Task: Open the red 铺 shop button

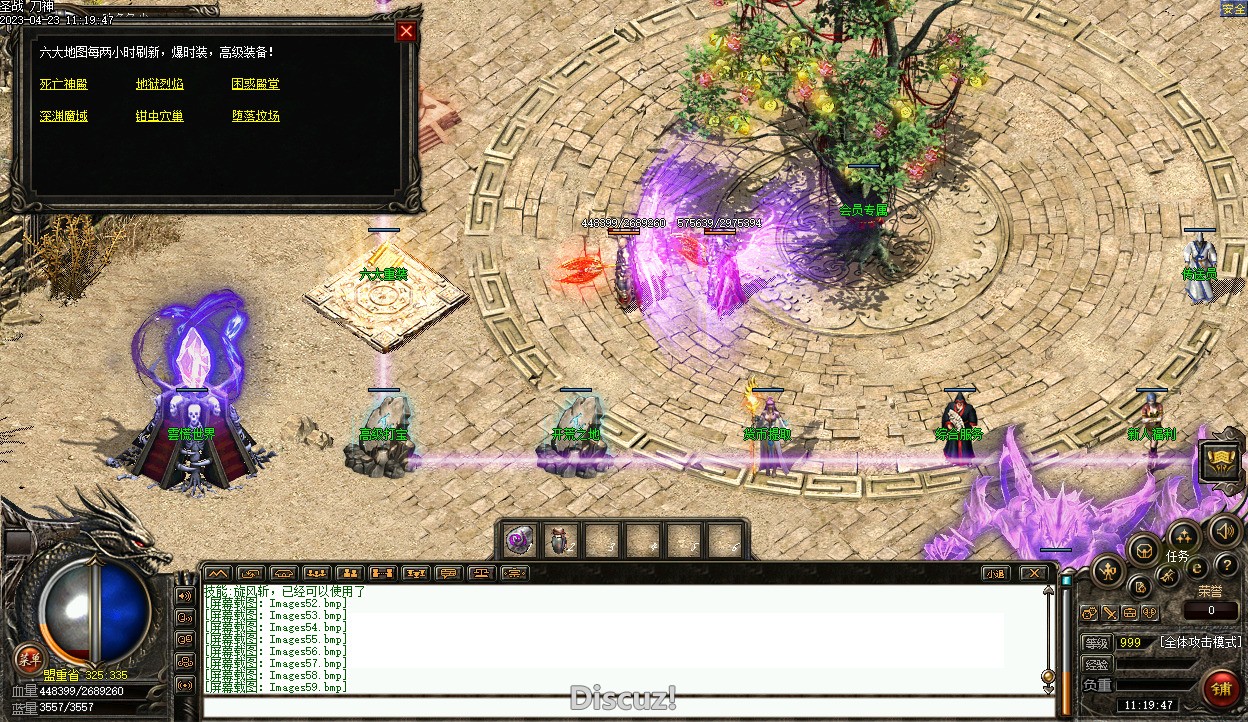Action: pos(1221,689)
